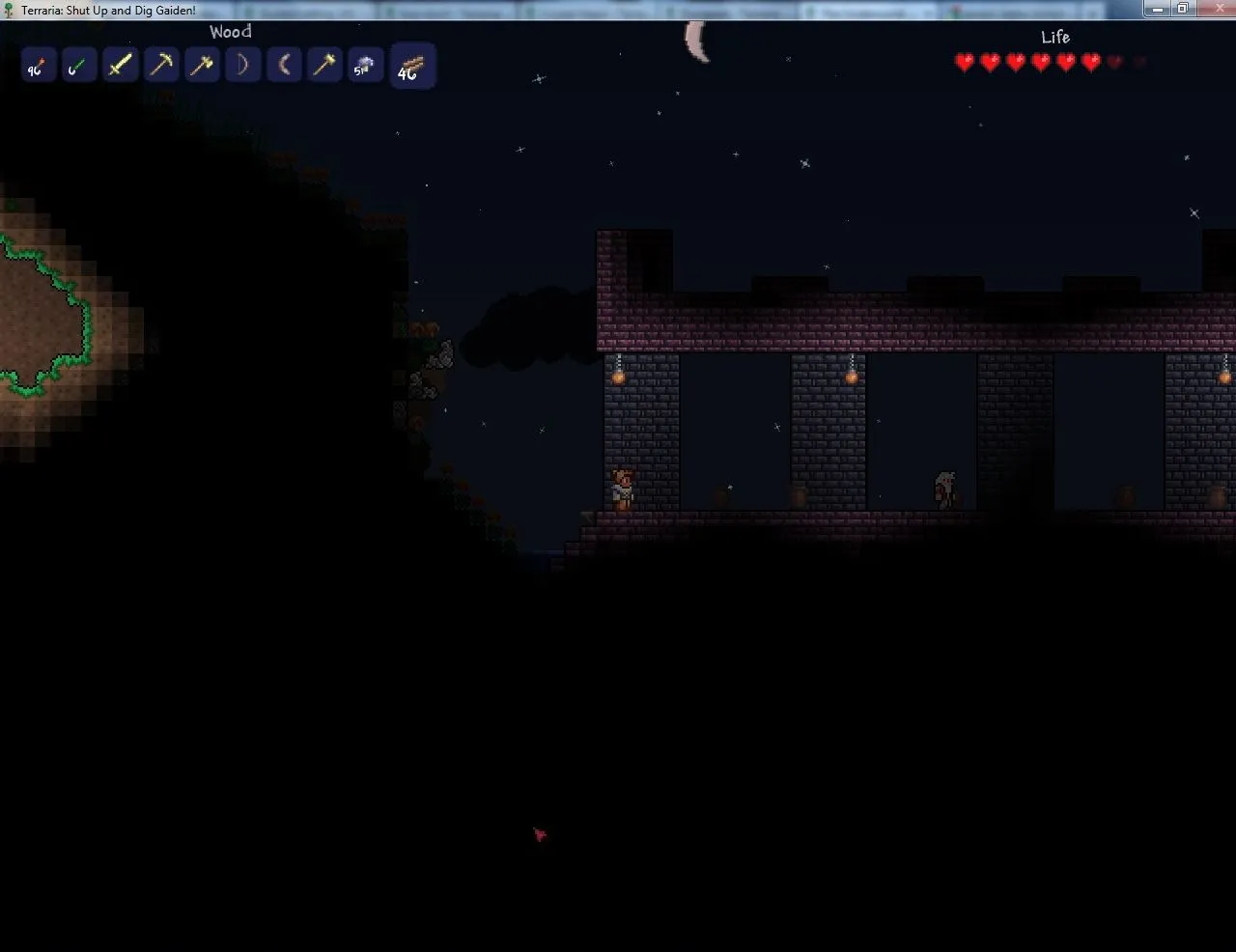This screenshot has width=1236, height=952.
Task: Choose the gold axe hotbar slot
Action: click(202, 67)
